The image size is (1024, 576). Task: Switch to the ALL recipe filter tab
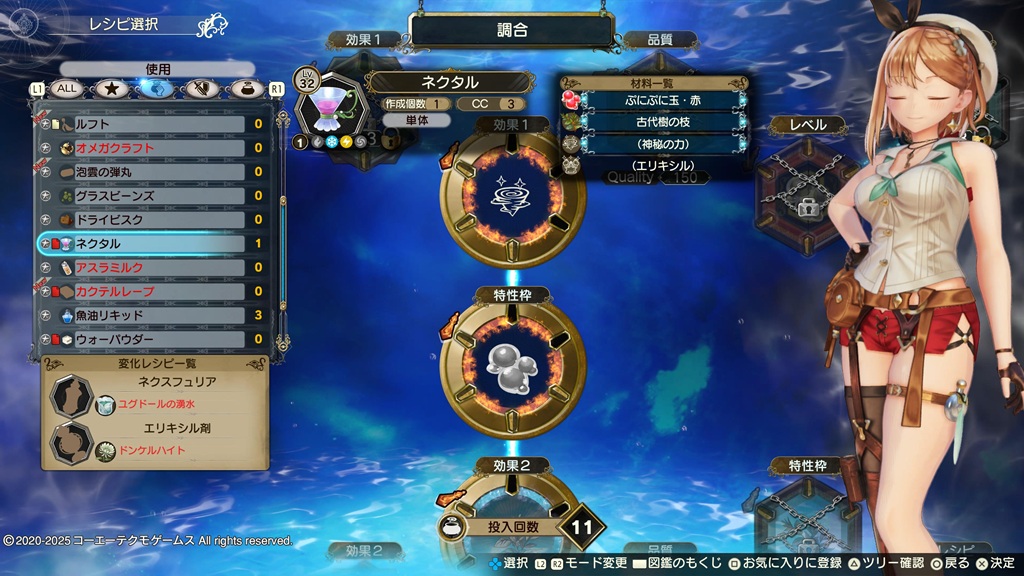tap(68, 89)
